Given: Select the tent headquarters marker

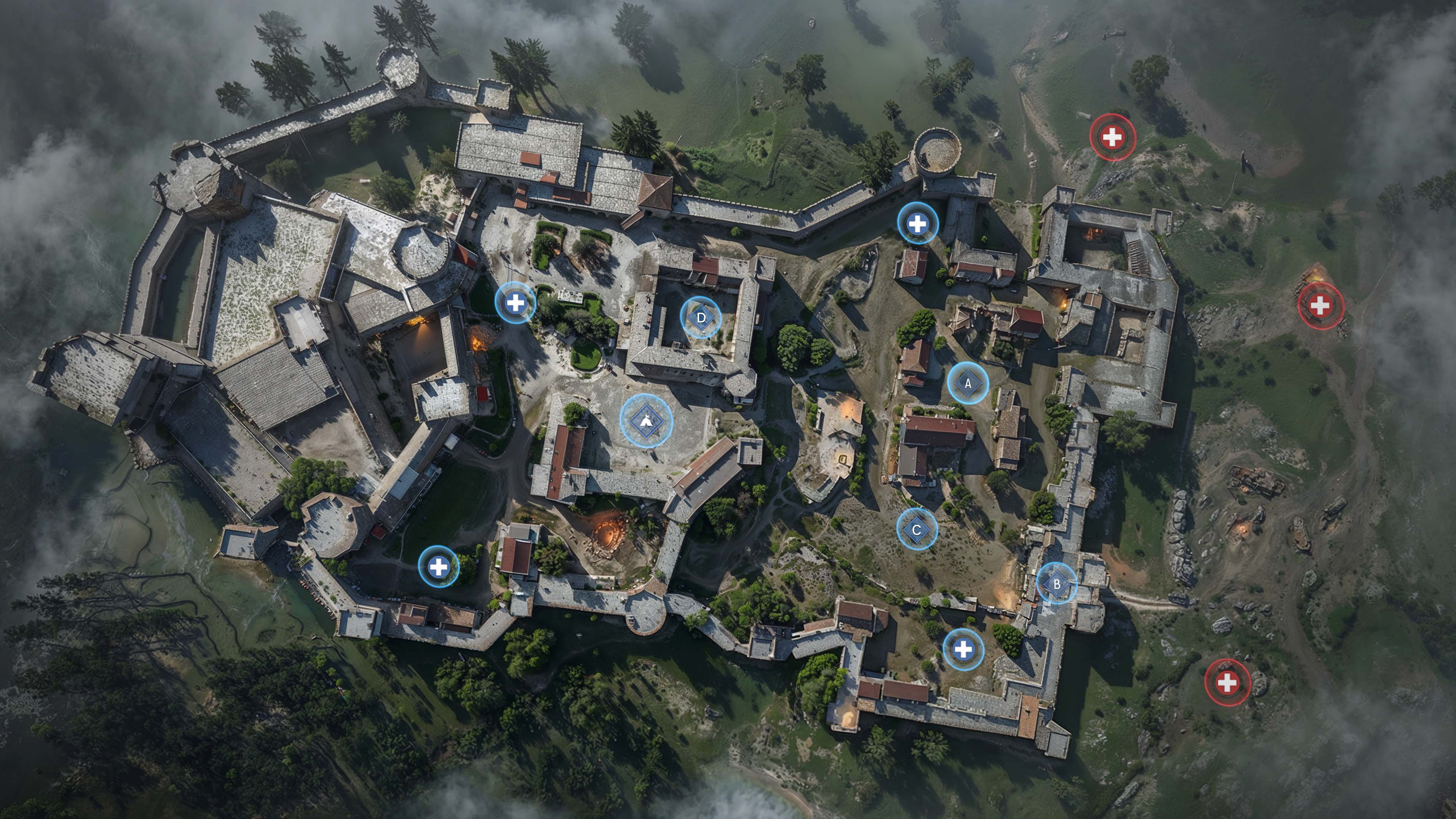Looking at the screenshot, I should point(646,420).
